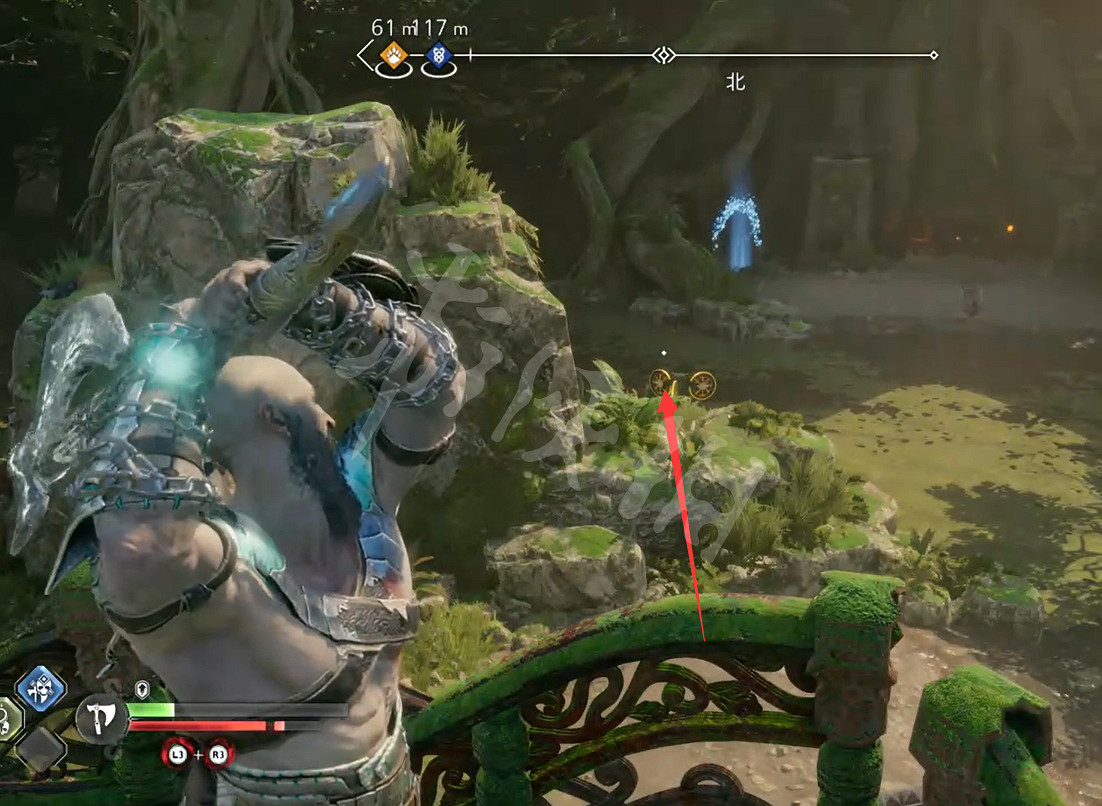Click the empty gray diamond ability slot
The width and height of the screenshot is (1102, 806).
41,747
